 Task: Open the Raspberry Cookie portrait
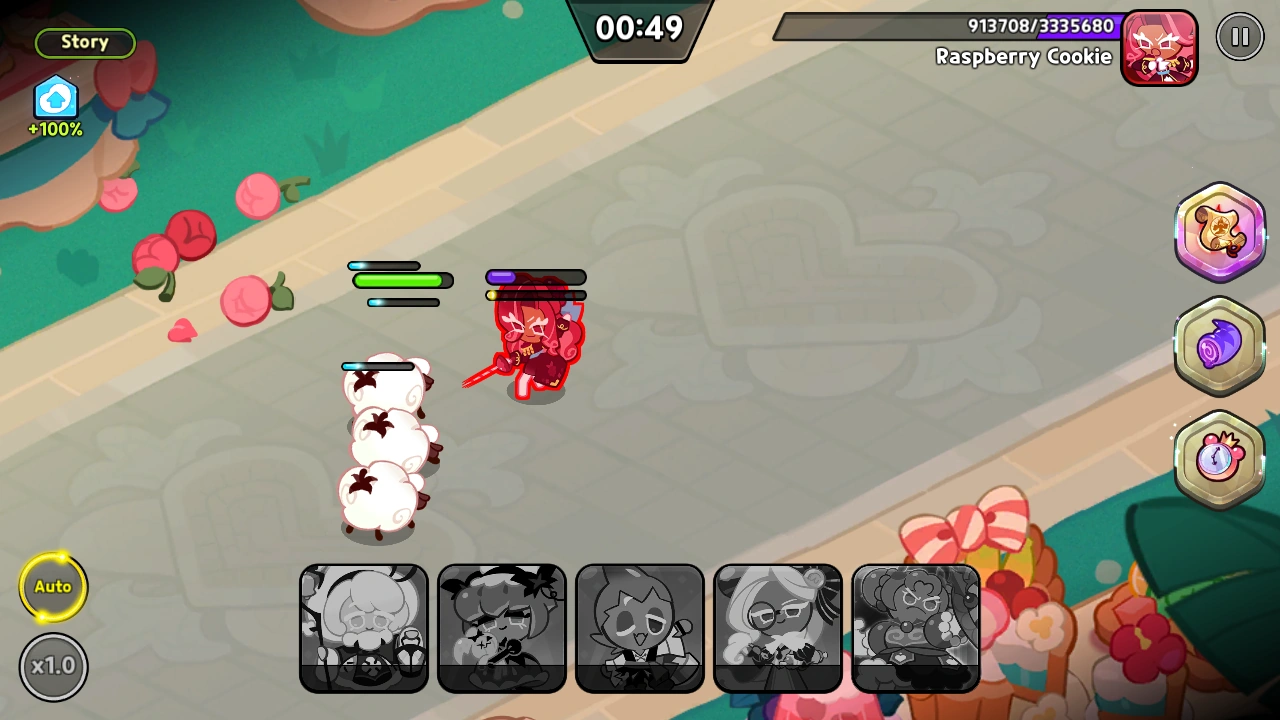click(x=1159, y=48)
